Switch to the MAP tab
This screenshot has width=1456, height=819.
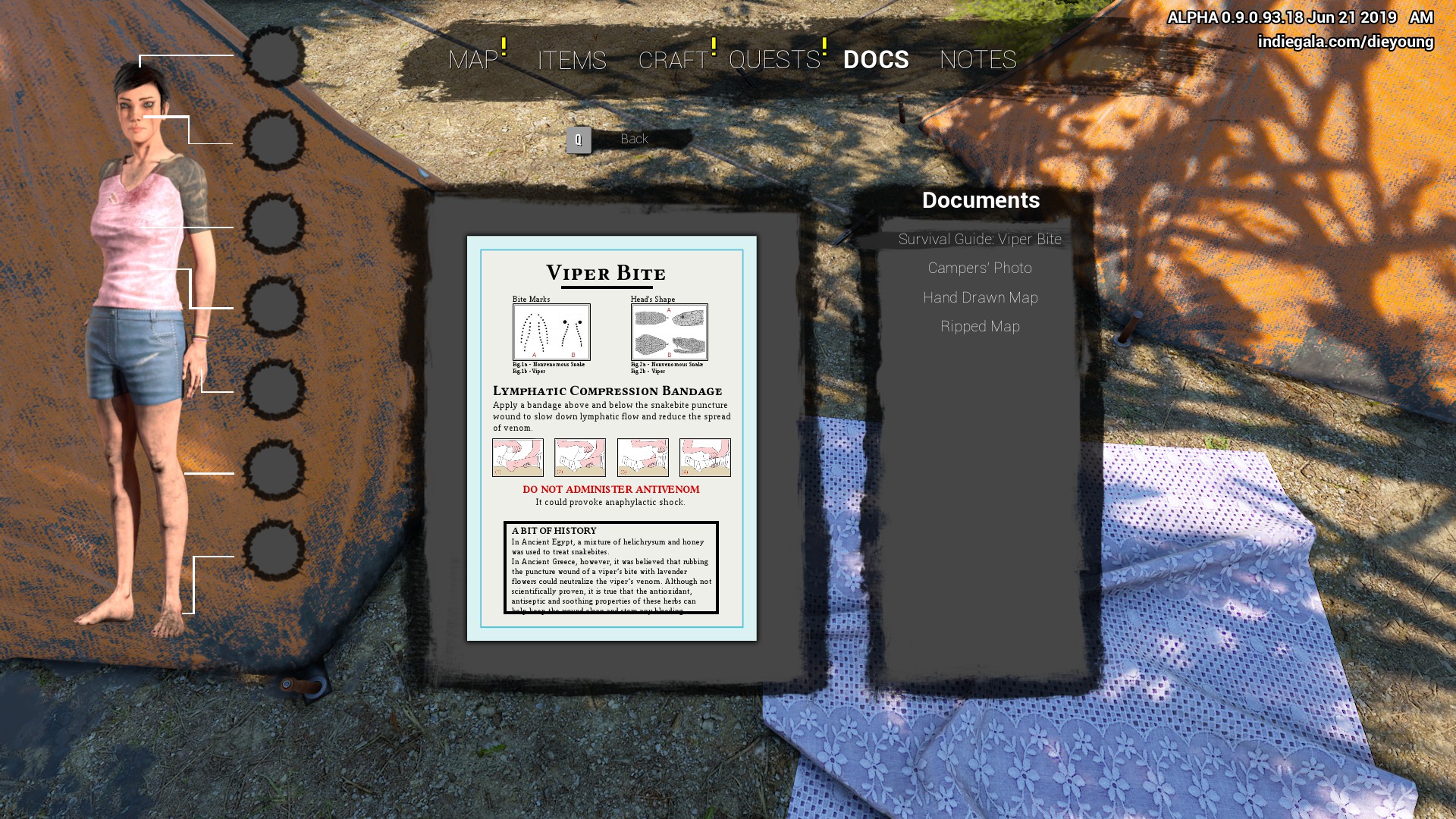[473, 60]
